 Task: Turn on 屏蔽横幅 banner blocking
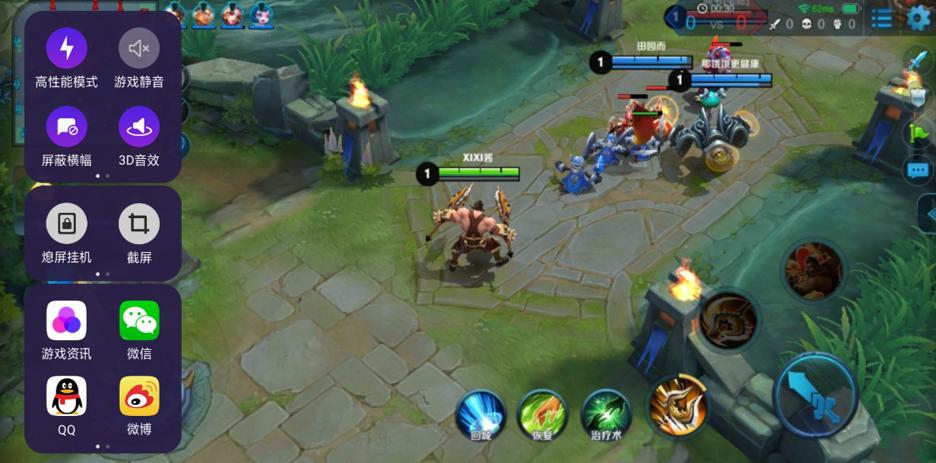(x=67, y=127)
